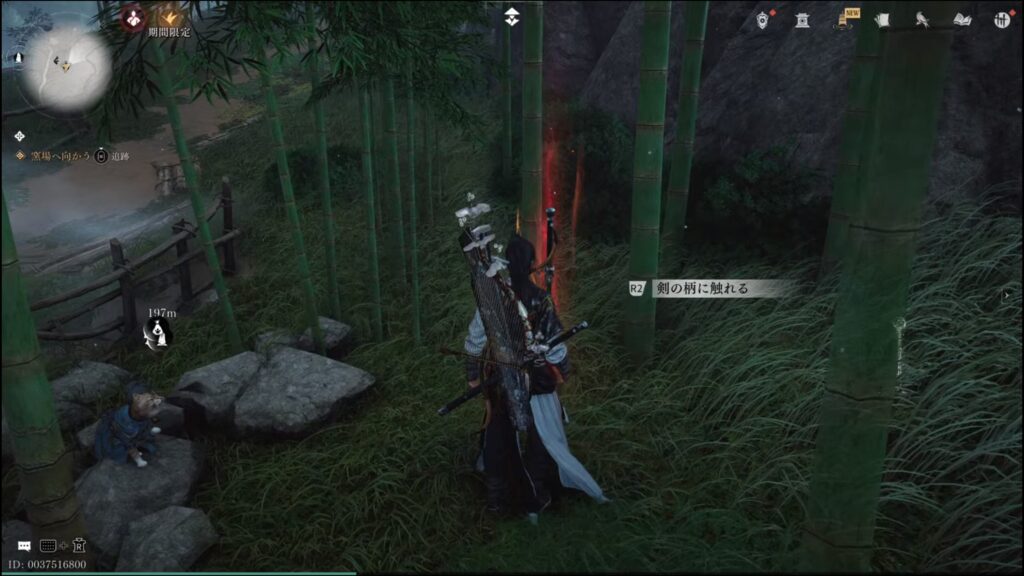Viewport: 1024px width, 576px height.
Task: Open the circular minimap
Action: (65, 66)
